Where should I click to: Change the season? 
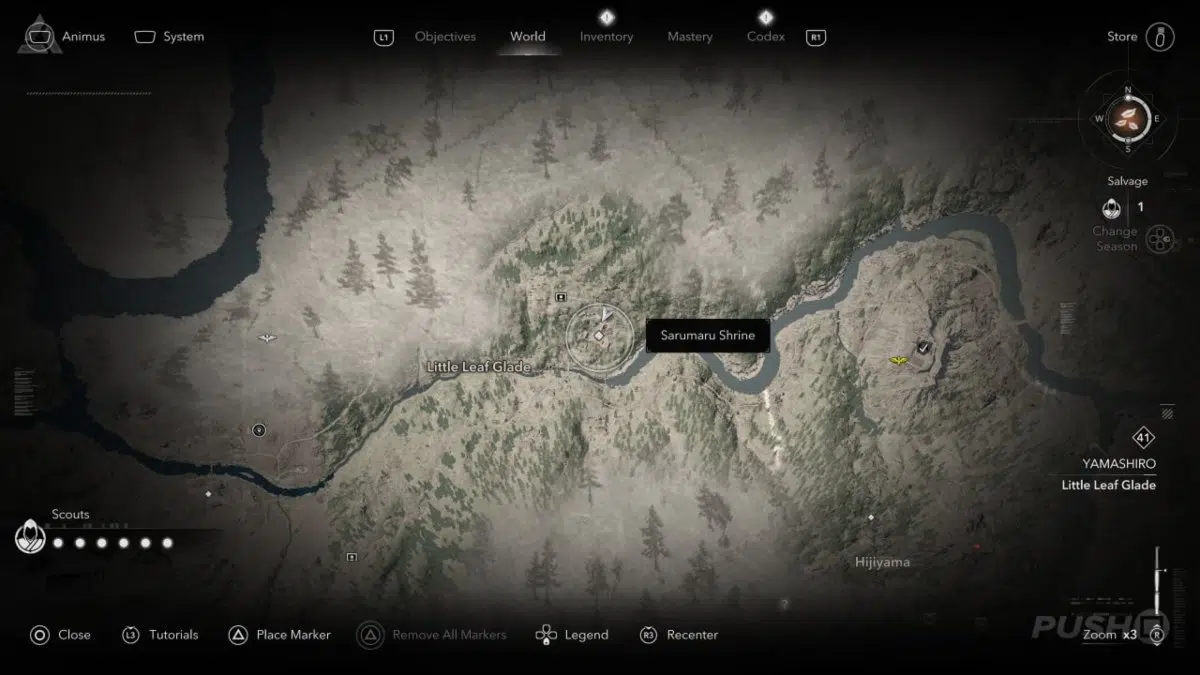(x=1158, y=240)
